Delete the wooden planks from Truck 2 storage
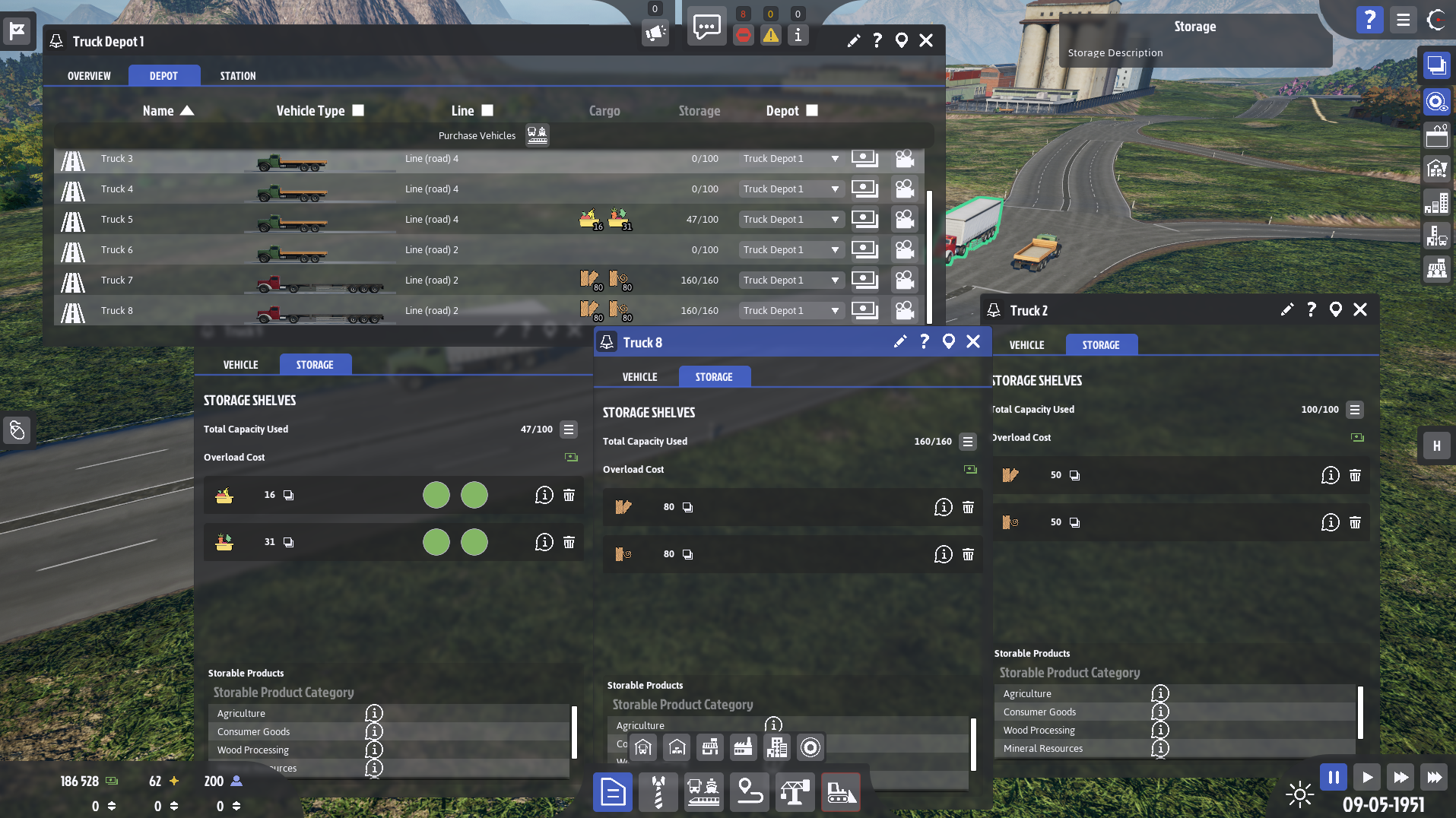The width and height of the screenshot is (1456, 818). click(x=1356, y=475)
